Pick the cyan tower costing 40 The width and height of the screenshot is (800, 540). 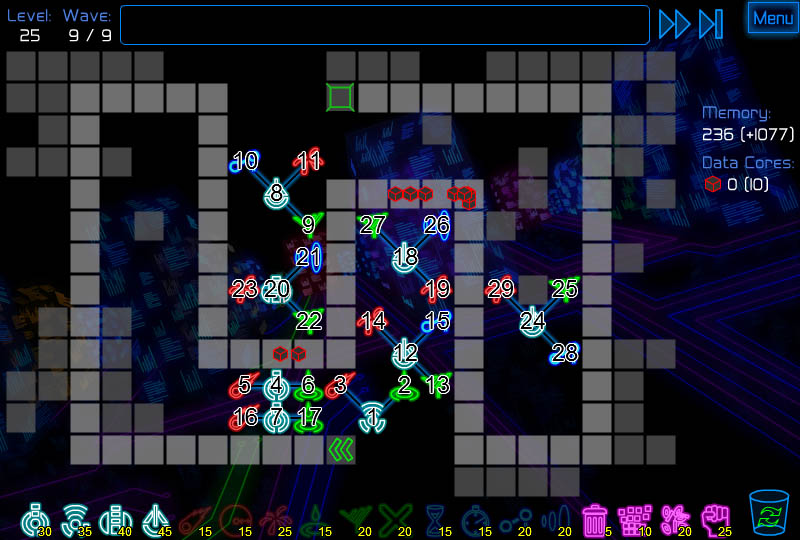coord(114,519)
